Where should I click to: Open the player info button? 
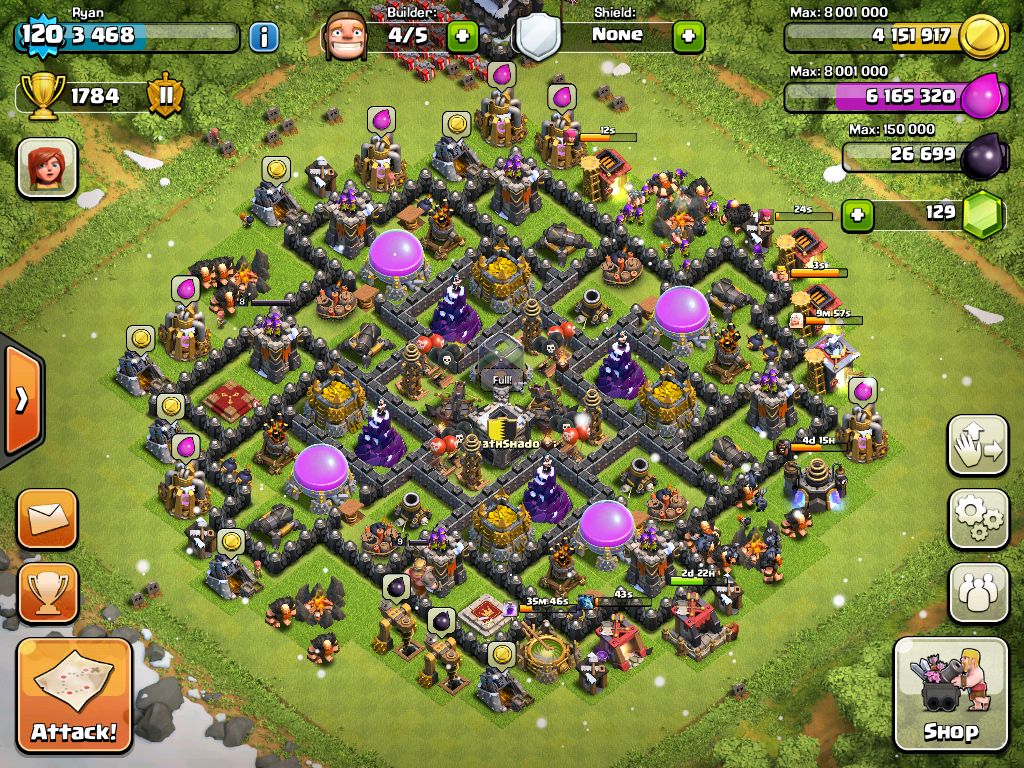[x=263, y=38]
